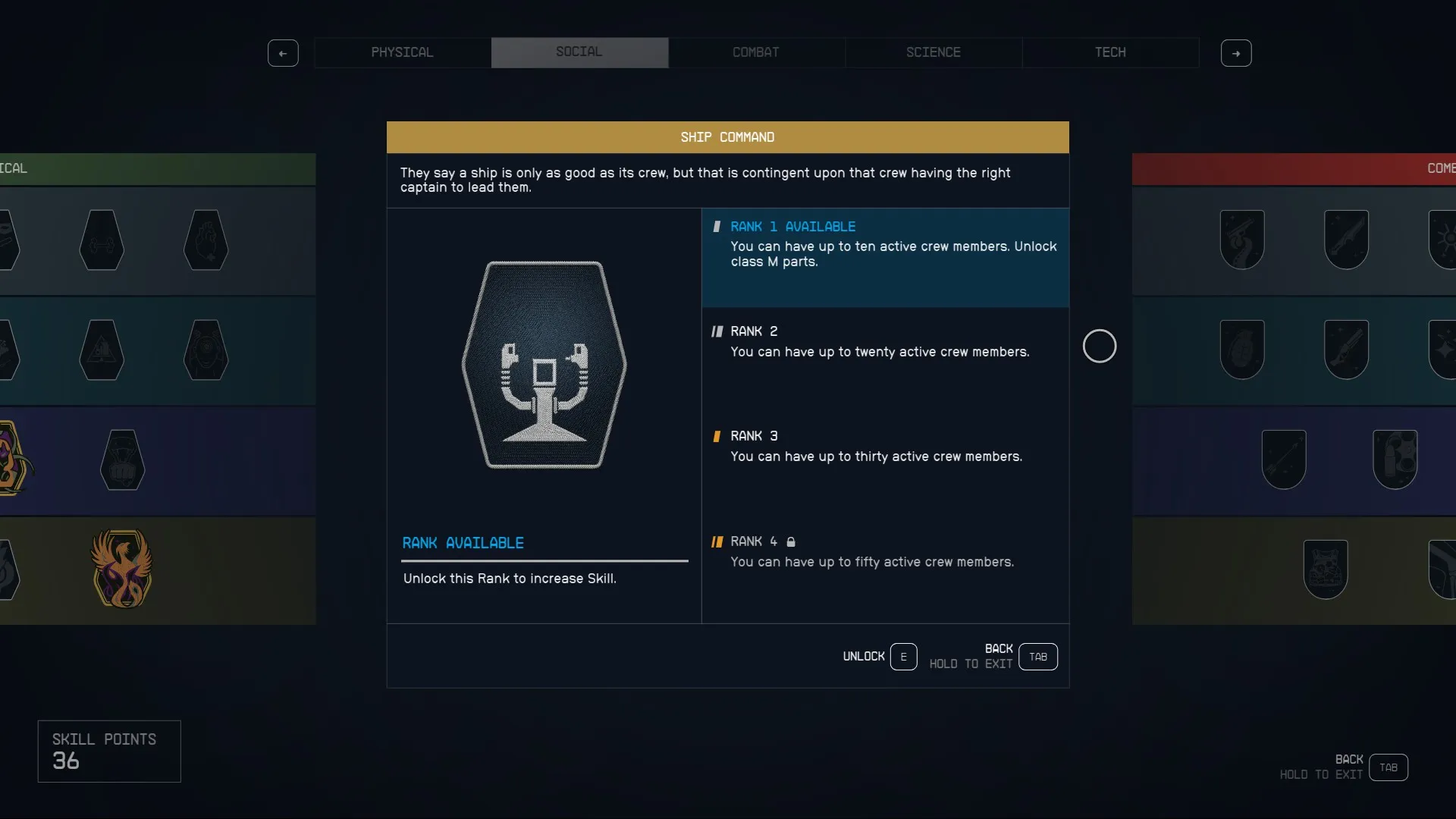Select the golden phoenix skill badge
Image resolution: width=1456 pixels, height=819 pixels.
pyautogui.click(x=121, y=569)
